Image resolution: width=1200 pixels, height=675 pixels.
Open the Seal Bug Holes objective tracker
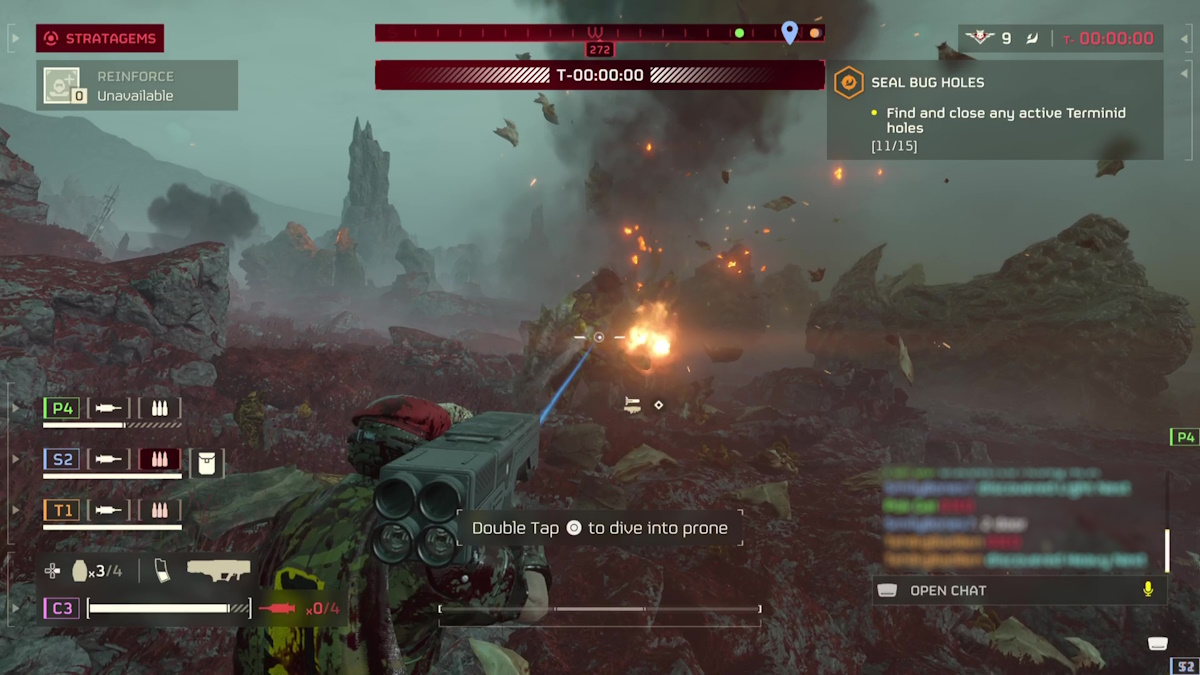pyautogui.click(x=994, y=110)
